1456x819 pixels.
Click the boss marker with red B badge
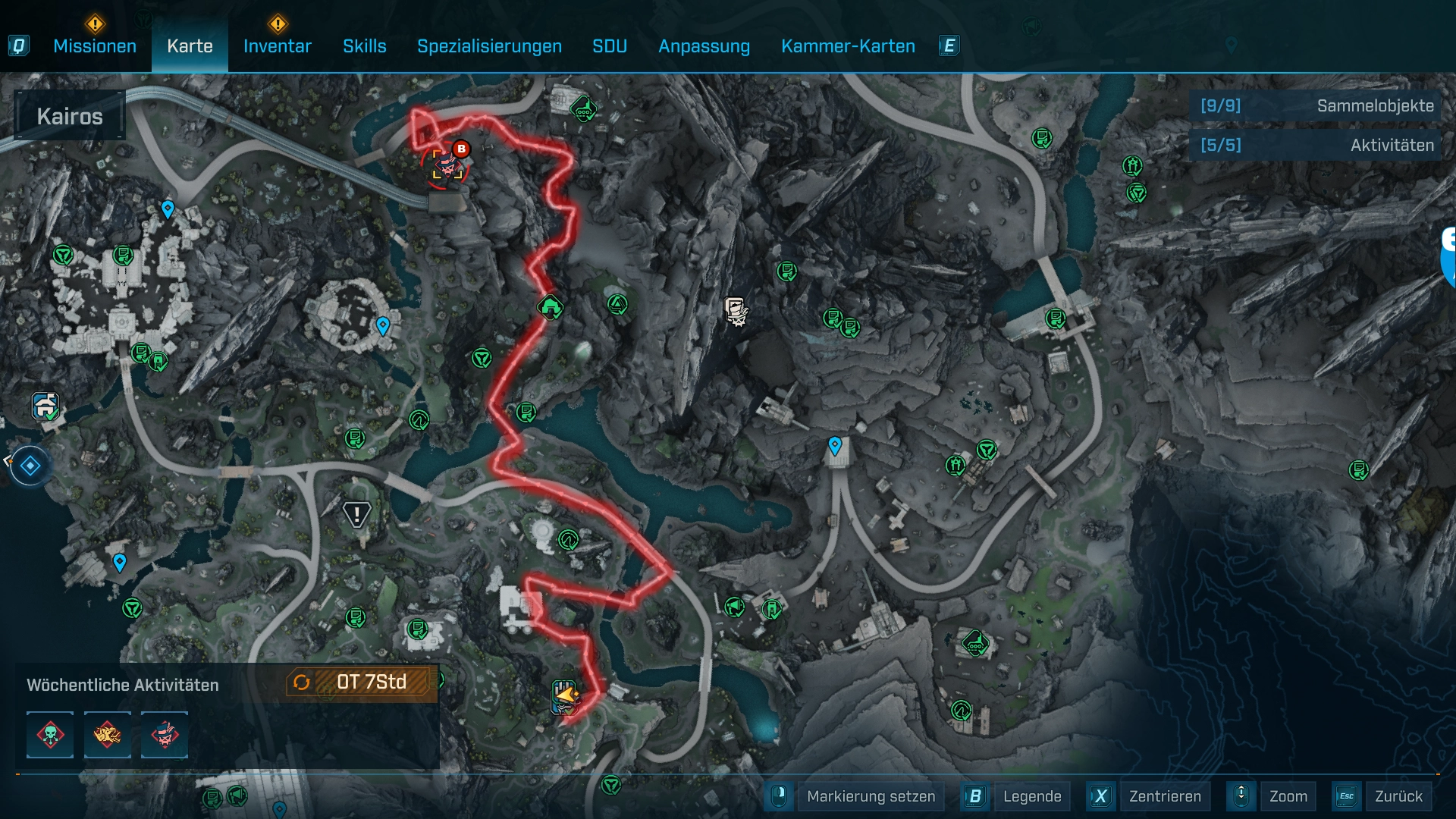click(447, 162)
